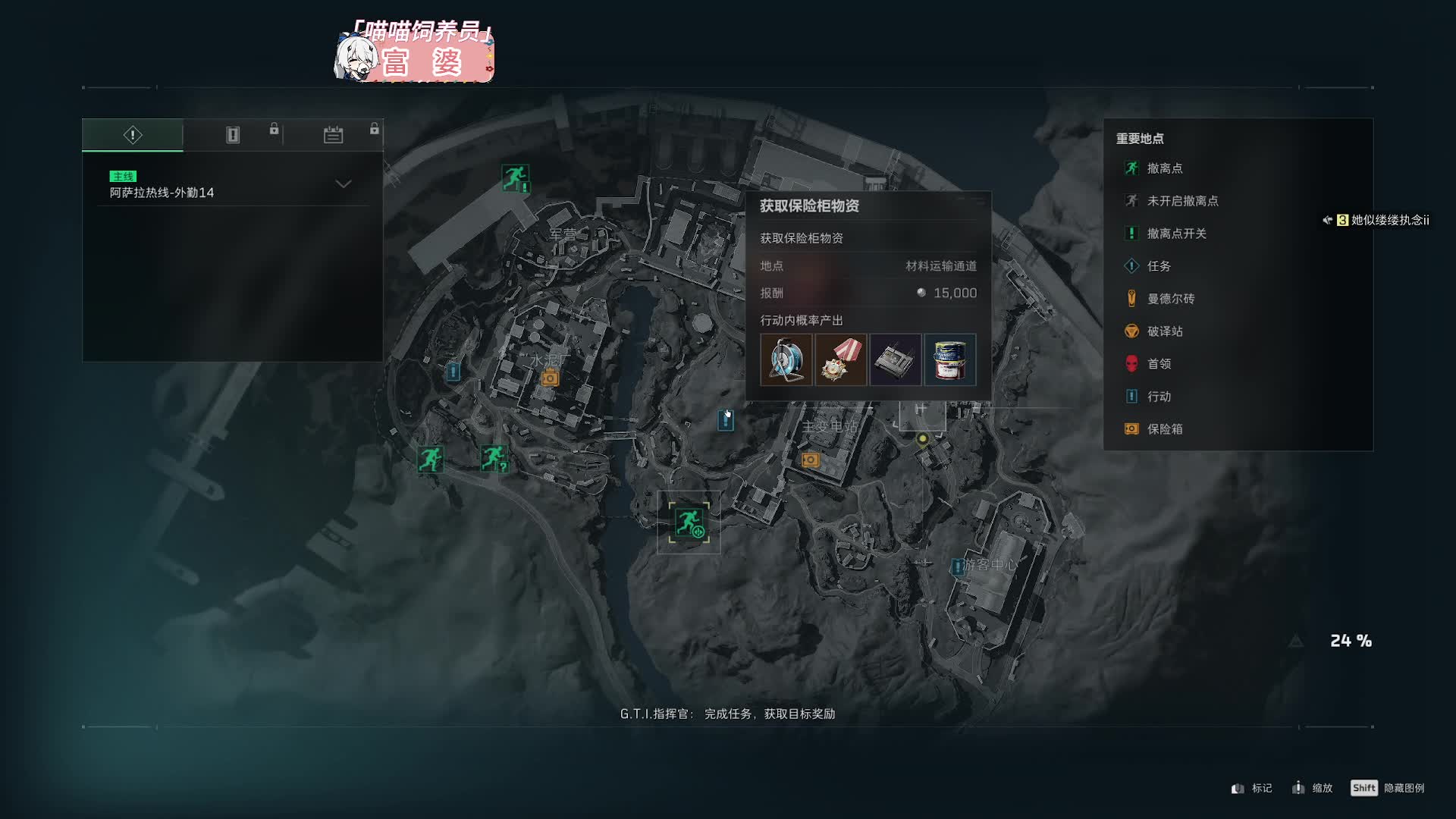This screenshot has height=819, width=1456.
Task: Click the extraction marker near the barracks
Action: pos(515,178)
